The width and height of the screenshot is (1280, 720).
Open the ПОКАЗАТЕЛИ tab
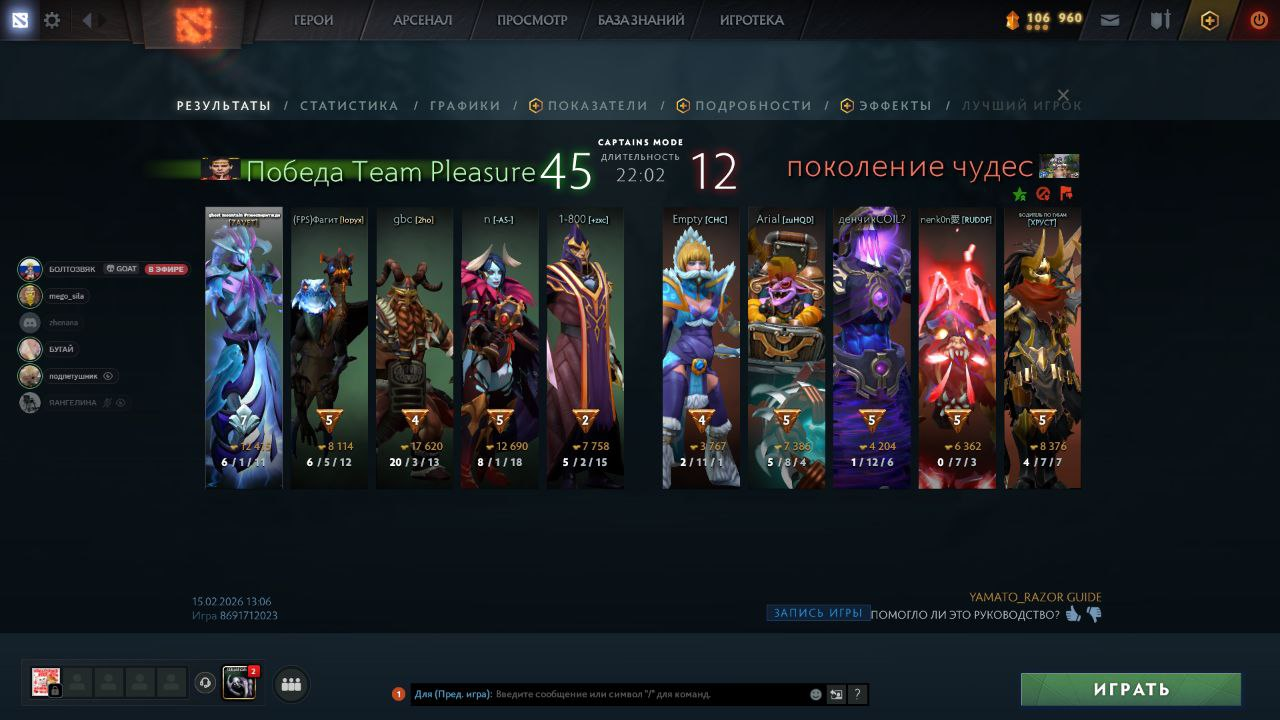click(x=597, y=106)
